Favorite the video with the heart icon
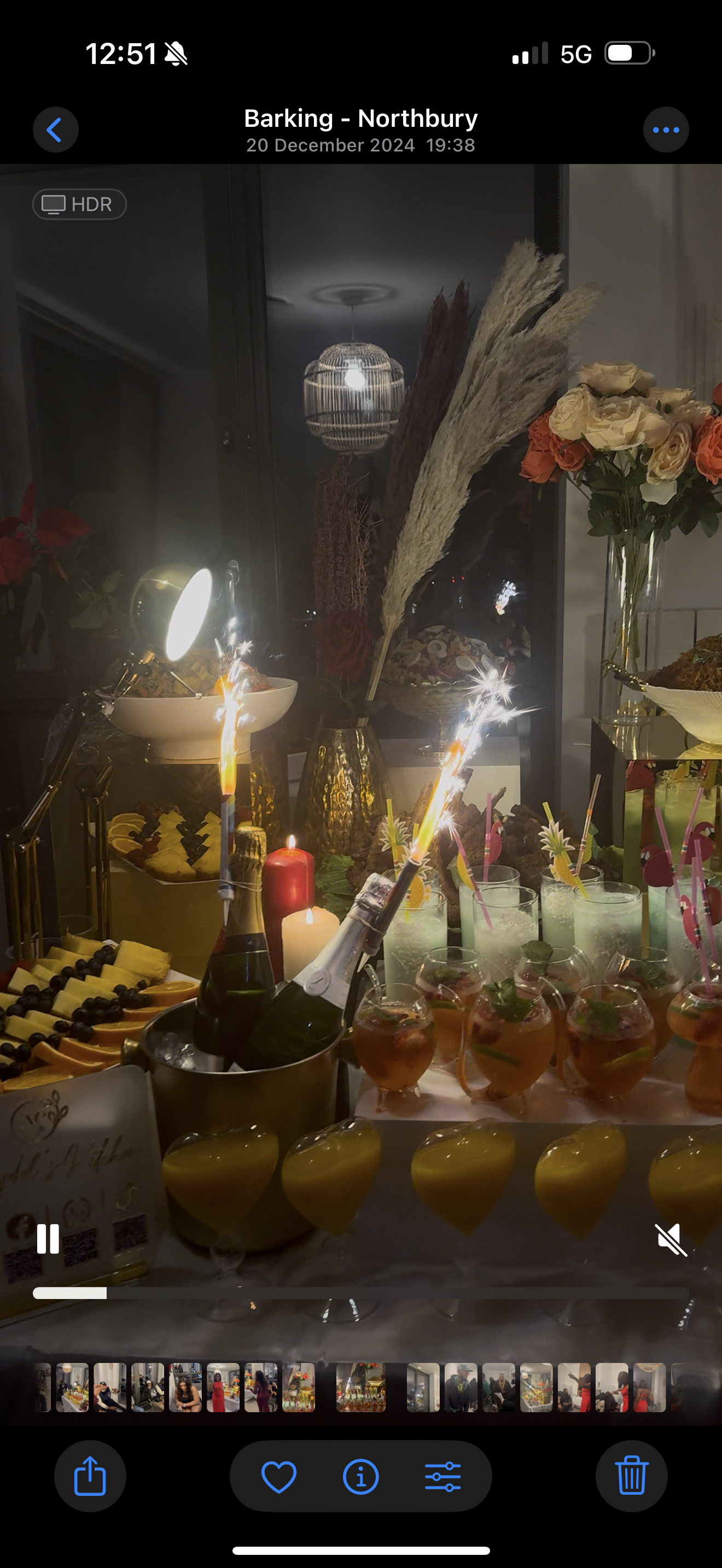Viewport: 722px width, 1568px height. click(280, 1477)
